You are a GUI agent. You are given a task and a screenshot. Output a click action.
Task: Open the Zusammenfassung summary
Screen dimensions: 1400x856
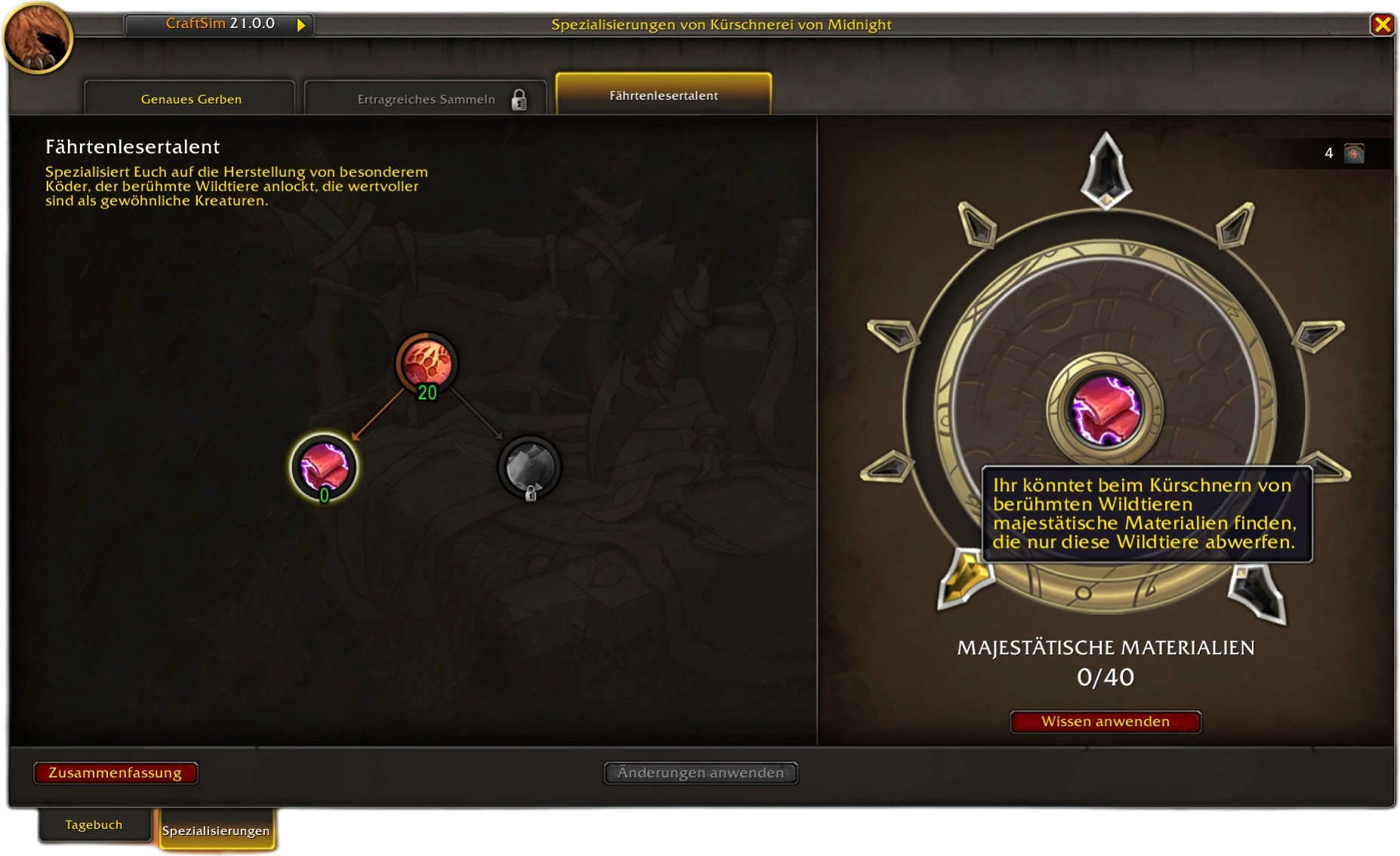click(115, 773)
